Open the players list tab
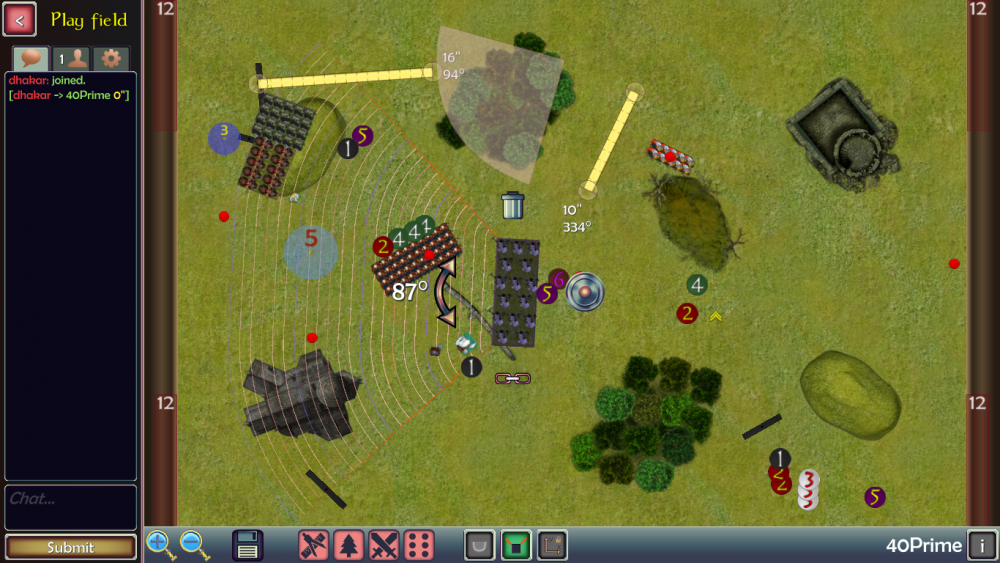The height and width of the screenshot is (563, 1000). coord(70,58)
